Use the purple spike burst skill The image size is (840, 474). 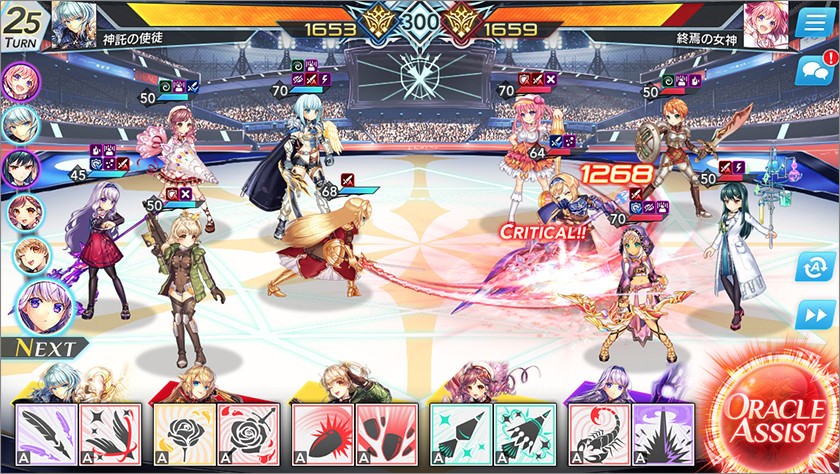tap(659, 434)
